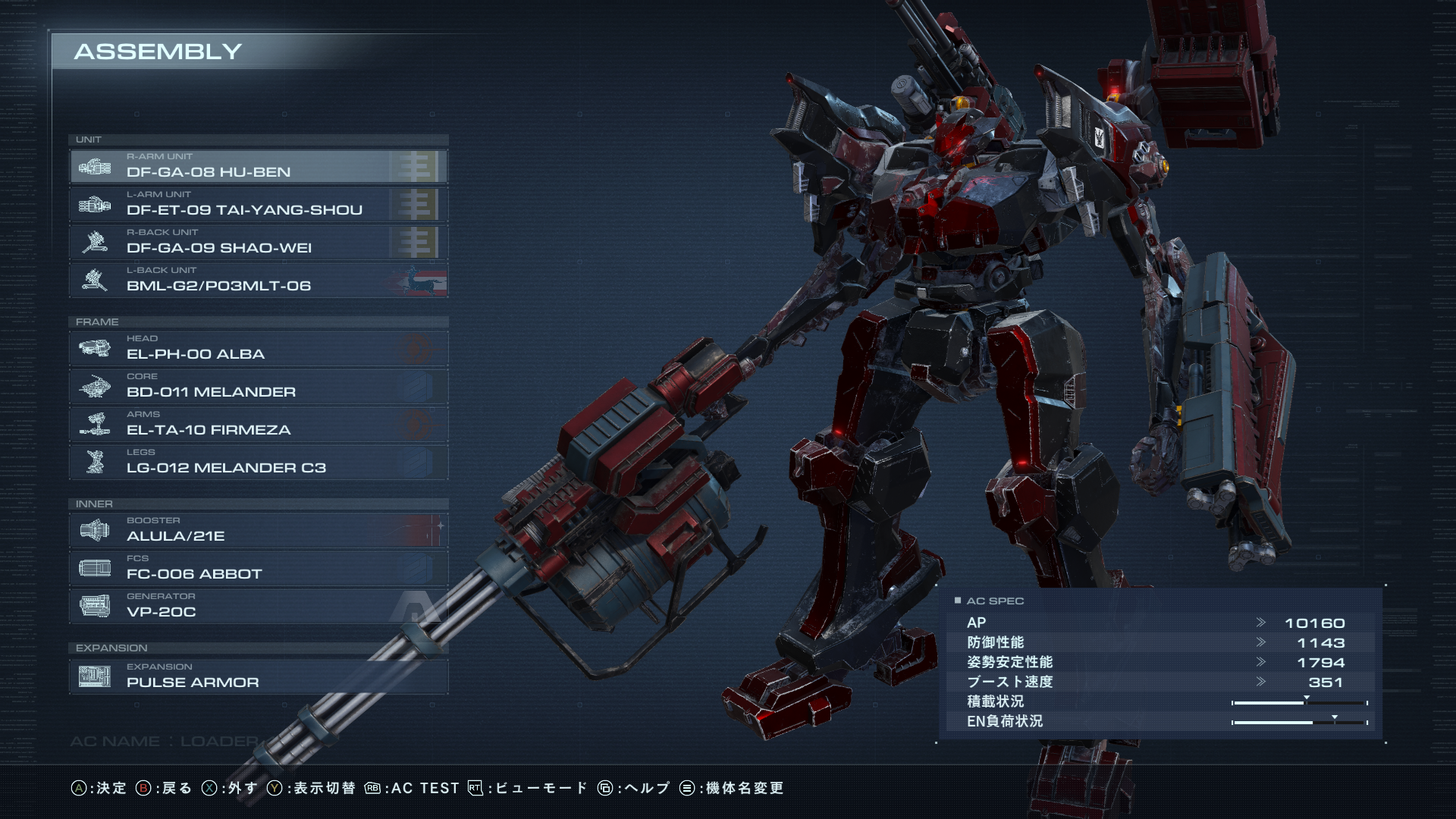This screenshot has width=1456, height=819.
Task: Open the R-BACK UNIT SHAO-WEI slot
Action: 258,242
